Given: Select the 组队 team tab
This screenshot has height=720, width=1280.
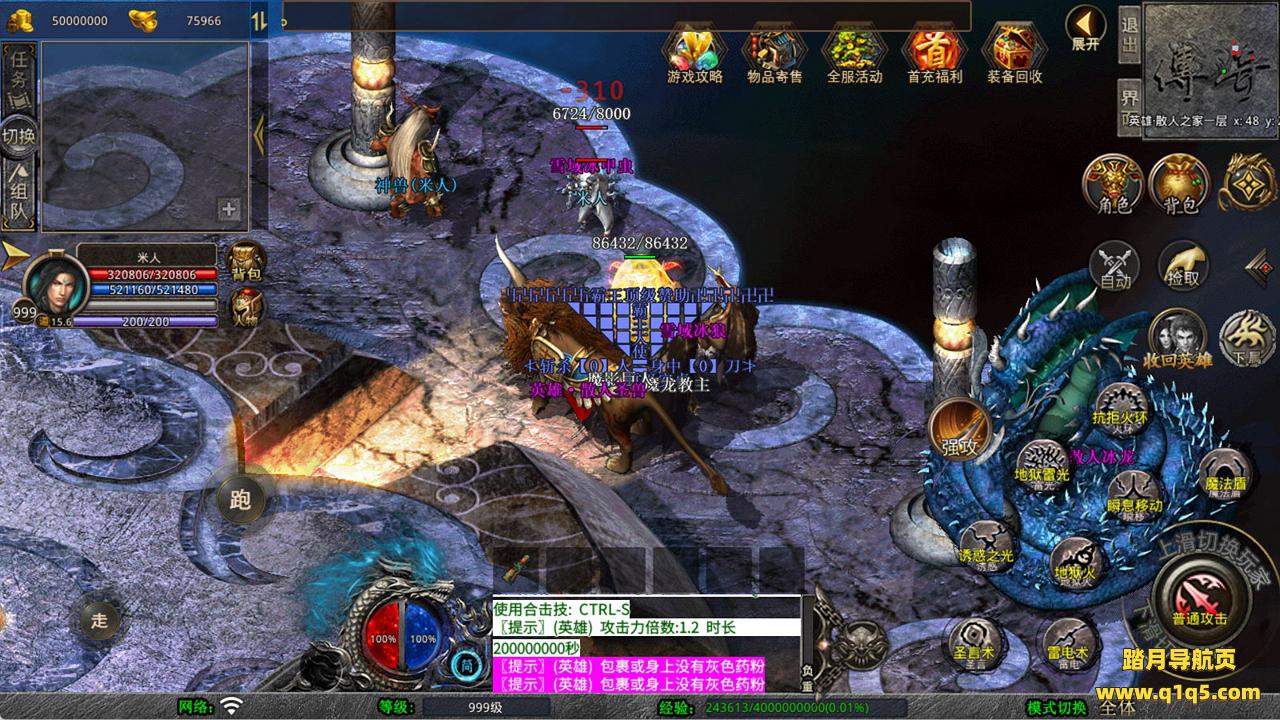Looking at the screenshot, I should (19, 196).
